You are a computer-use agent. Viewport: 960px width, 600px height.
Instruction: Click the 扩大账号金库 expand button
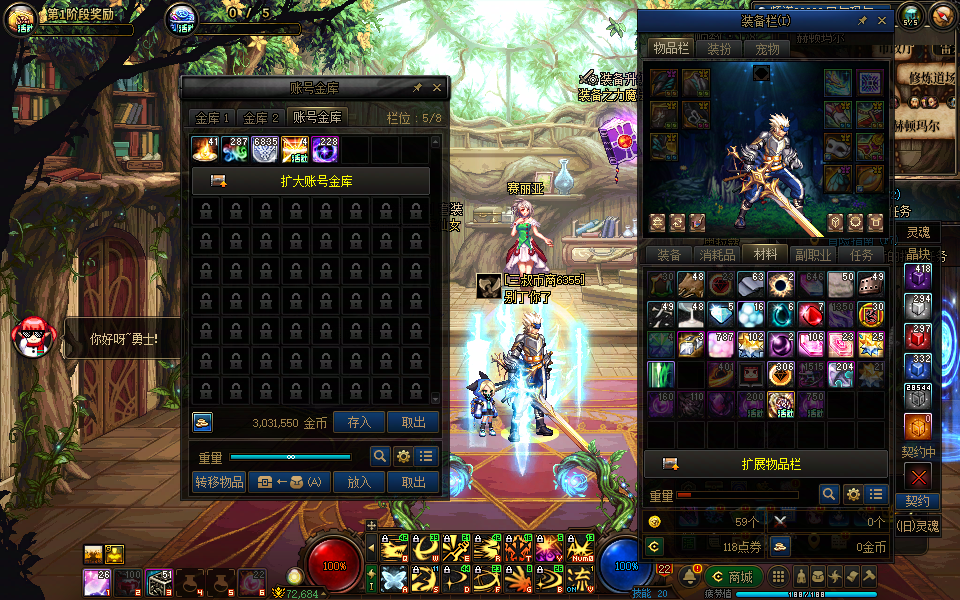[x=311, y=181]
